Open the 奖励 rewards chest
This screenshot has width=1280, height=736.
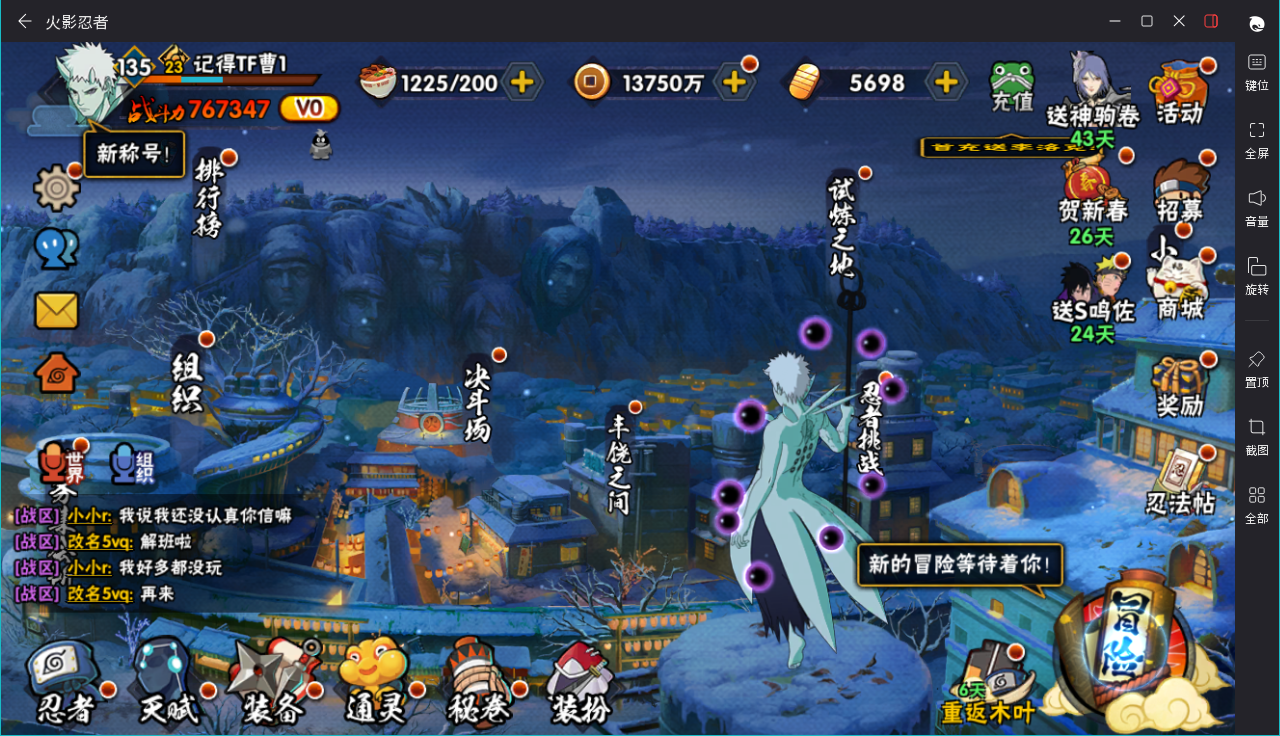[x=1180, y=386]
